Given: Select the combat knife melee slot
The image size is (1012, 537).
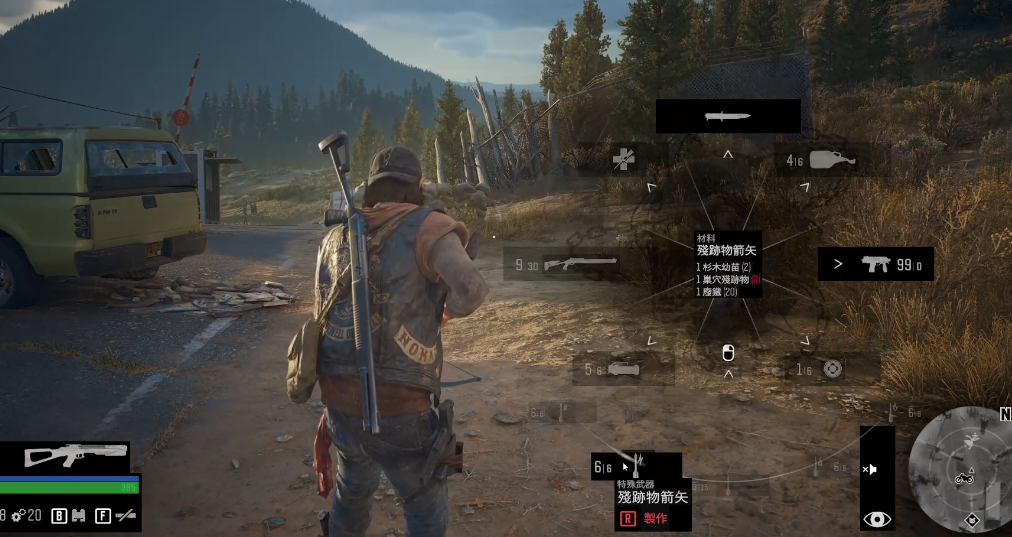Looking at the screenshot, I should pos(727,116).
